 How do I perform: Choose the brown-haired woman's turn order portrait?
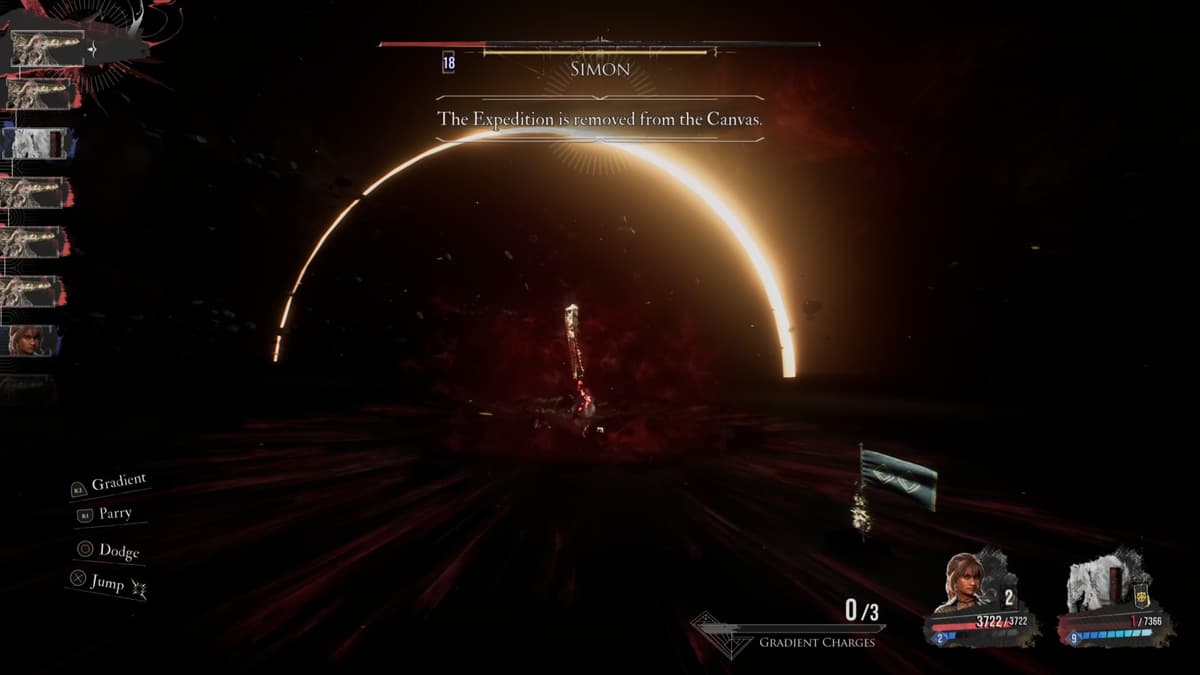30,340
